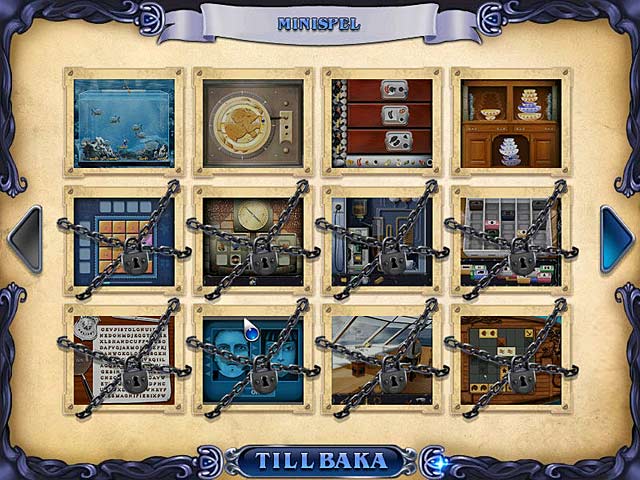Click the locked pressure gauge minigame

click(252, 240)
